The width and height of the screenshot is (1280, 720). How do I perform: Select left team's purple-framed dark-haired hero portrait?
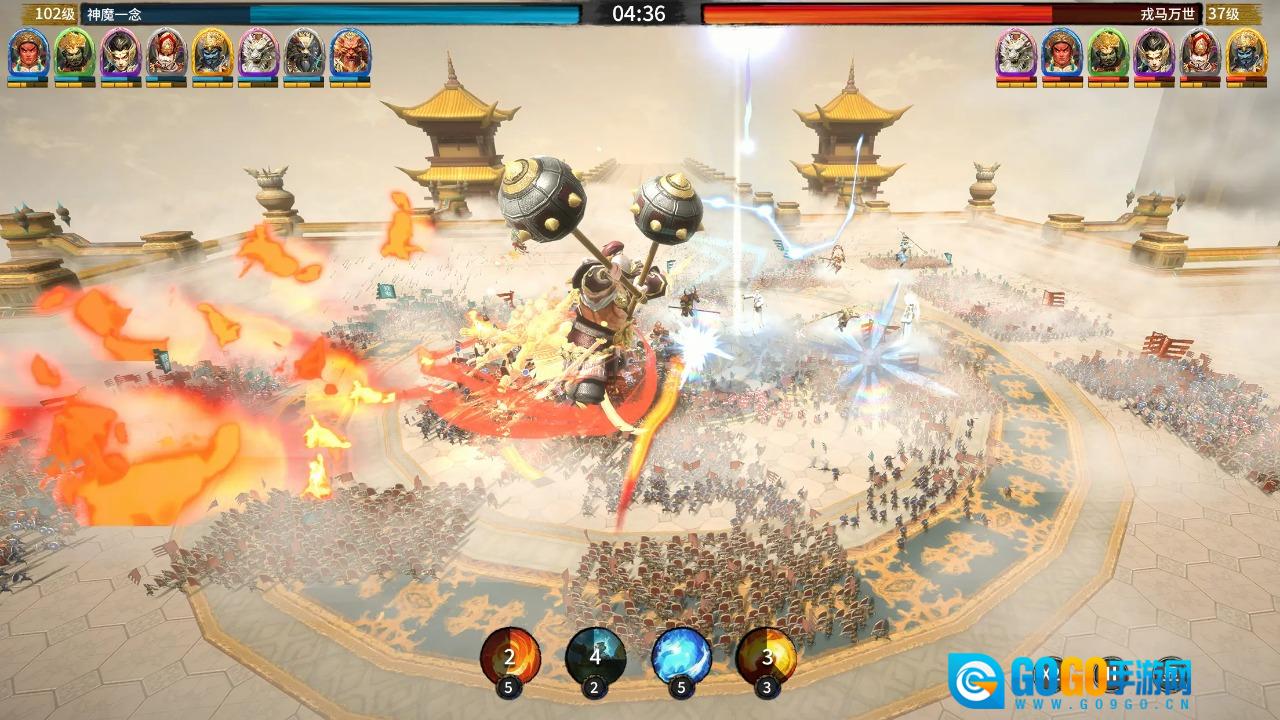120,52
